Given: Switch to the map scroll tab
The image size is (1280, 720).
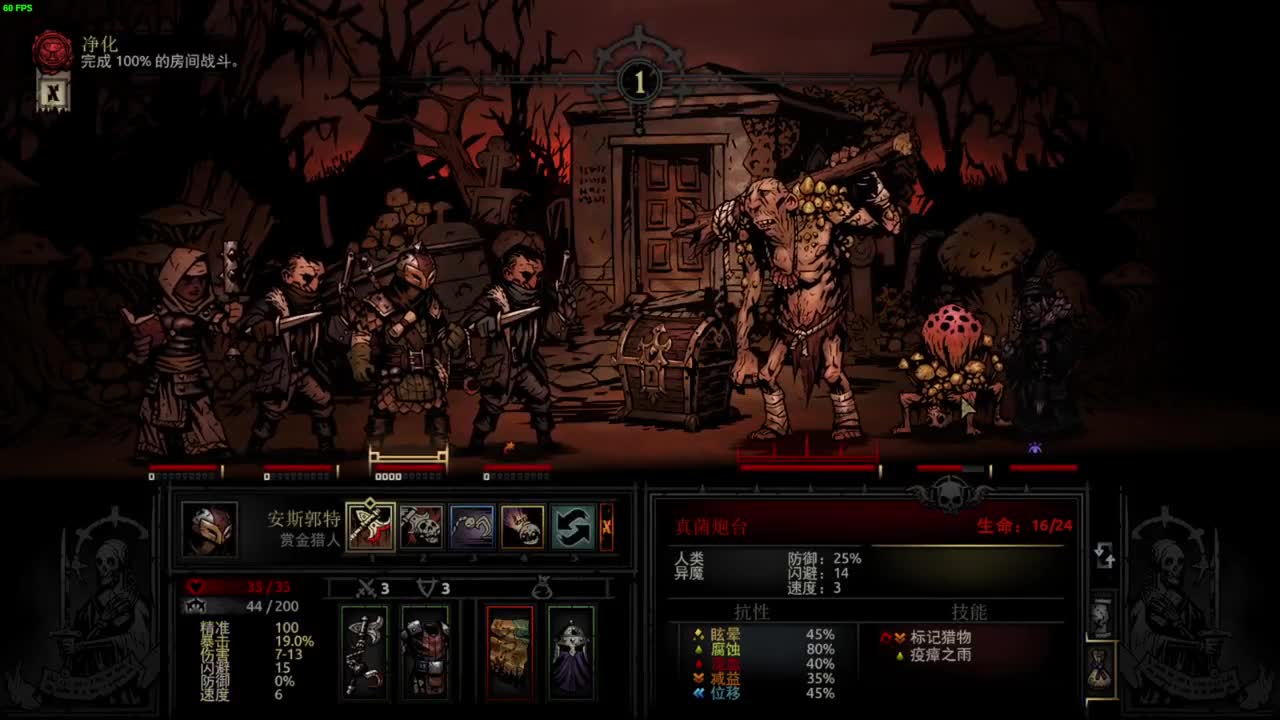Looking at the screenshot, I should tap(1101, 617).
